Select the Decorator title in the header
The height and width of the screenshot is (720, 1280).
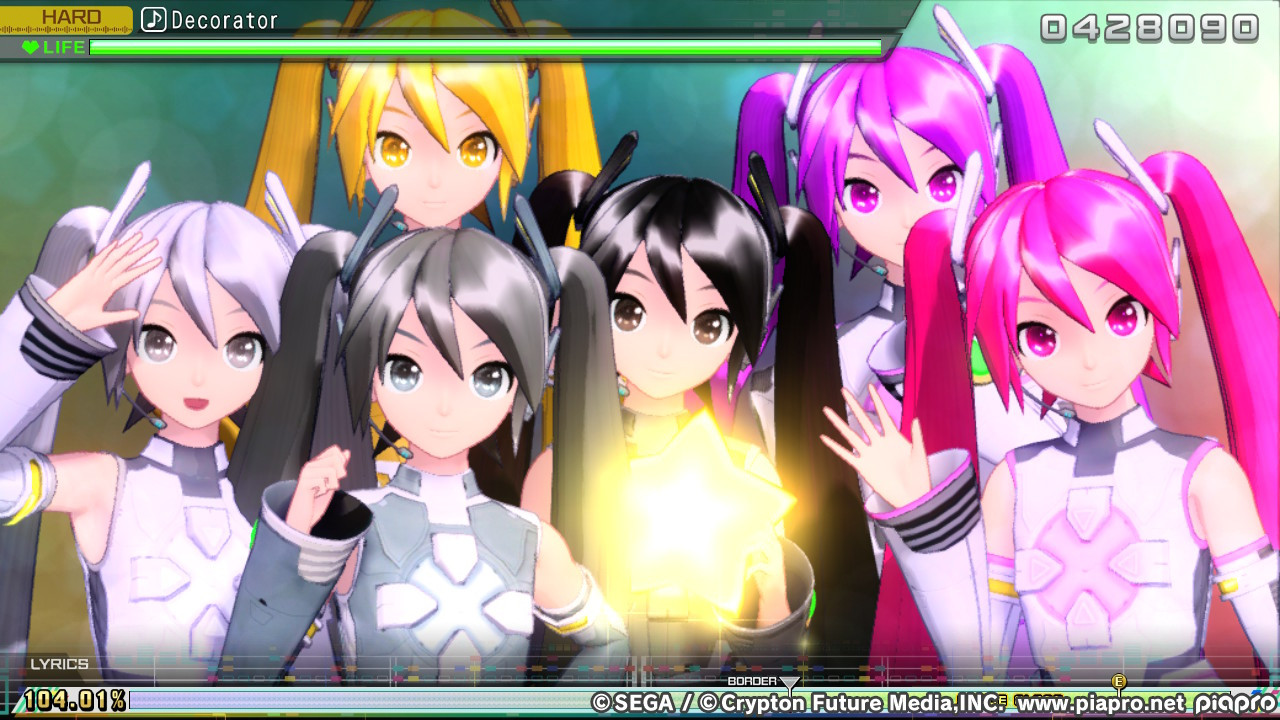(x=226, y=18)
